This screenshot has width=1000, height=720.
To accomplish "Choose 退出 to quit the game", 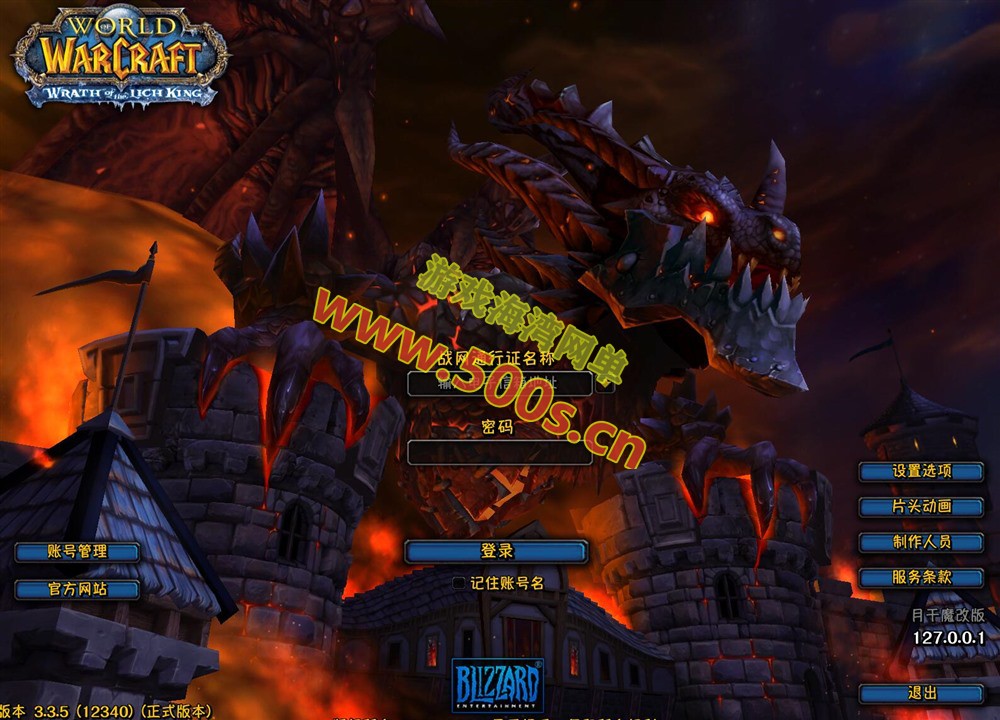I will click(921, 693).
